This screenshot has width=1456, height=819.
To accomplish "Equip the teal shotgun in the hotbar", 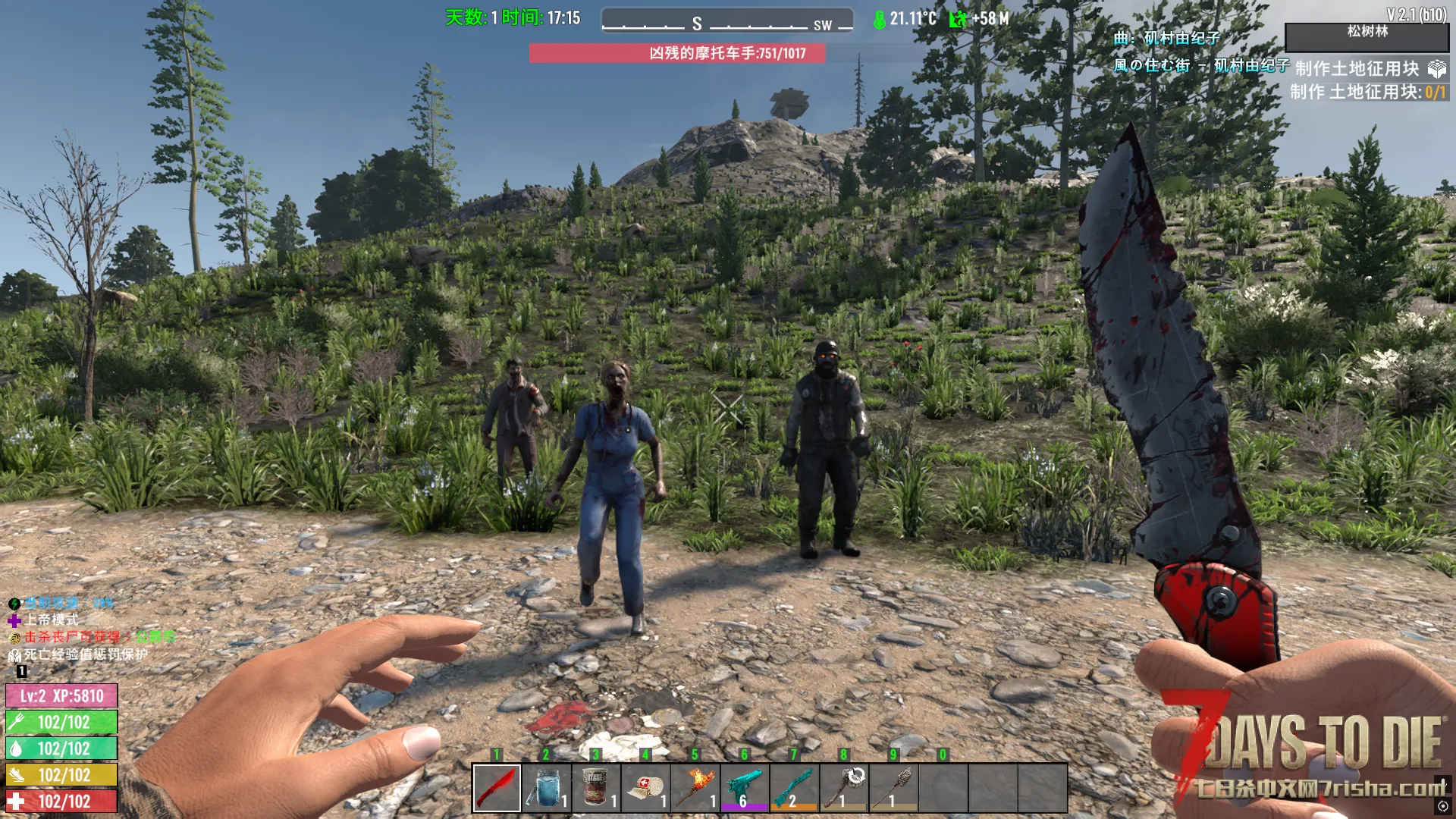I will click(794, 788).
